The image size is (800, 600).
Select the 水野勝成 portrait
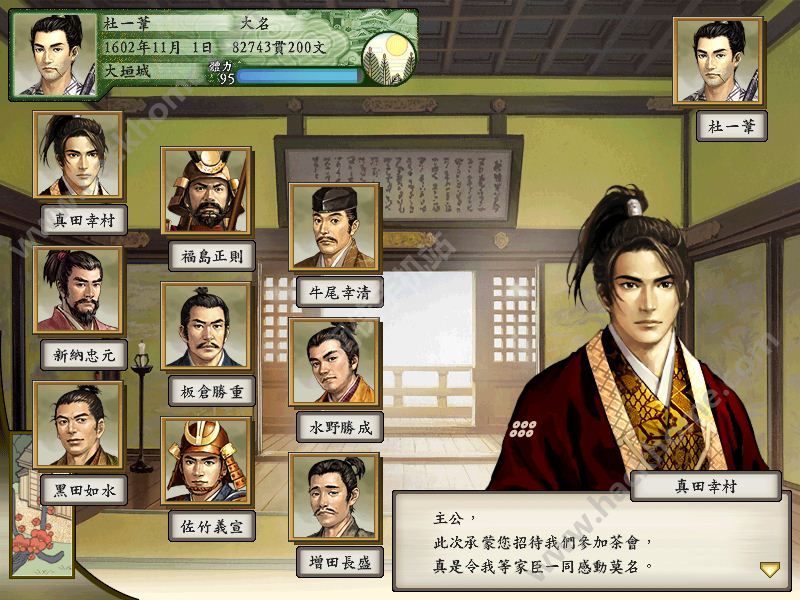click(x=334, y=362)
